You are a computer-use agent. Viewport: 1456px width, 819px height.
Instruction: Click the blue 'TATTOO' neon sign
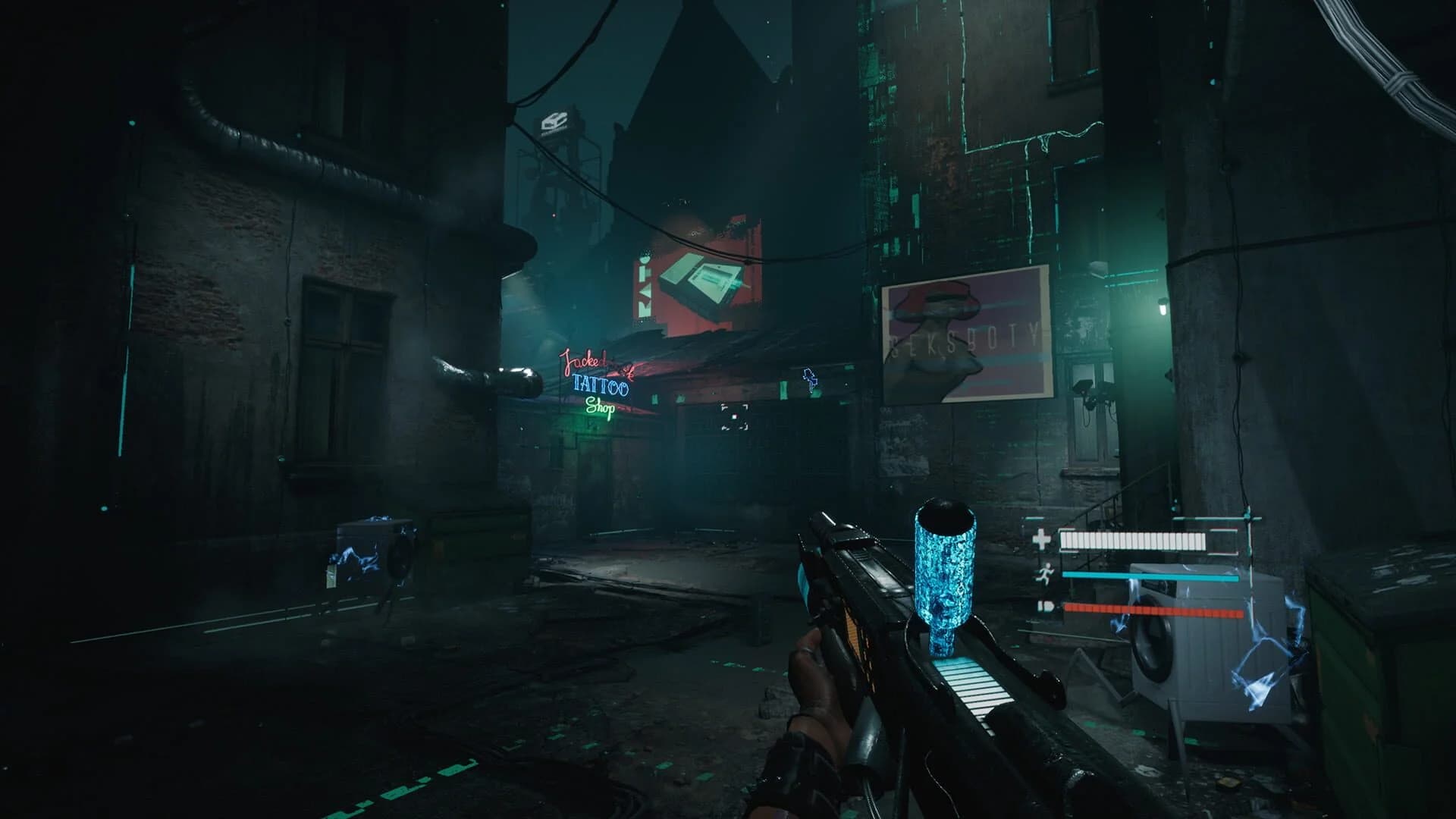pyautogui.click(x=600, y=387)
